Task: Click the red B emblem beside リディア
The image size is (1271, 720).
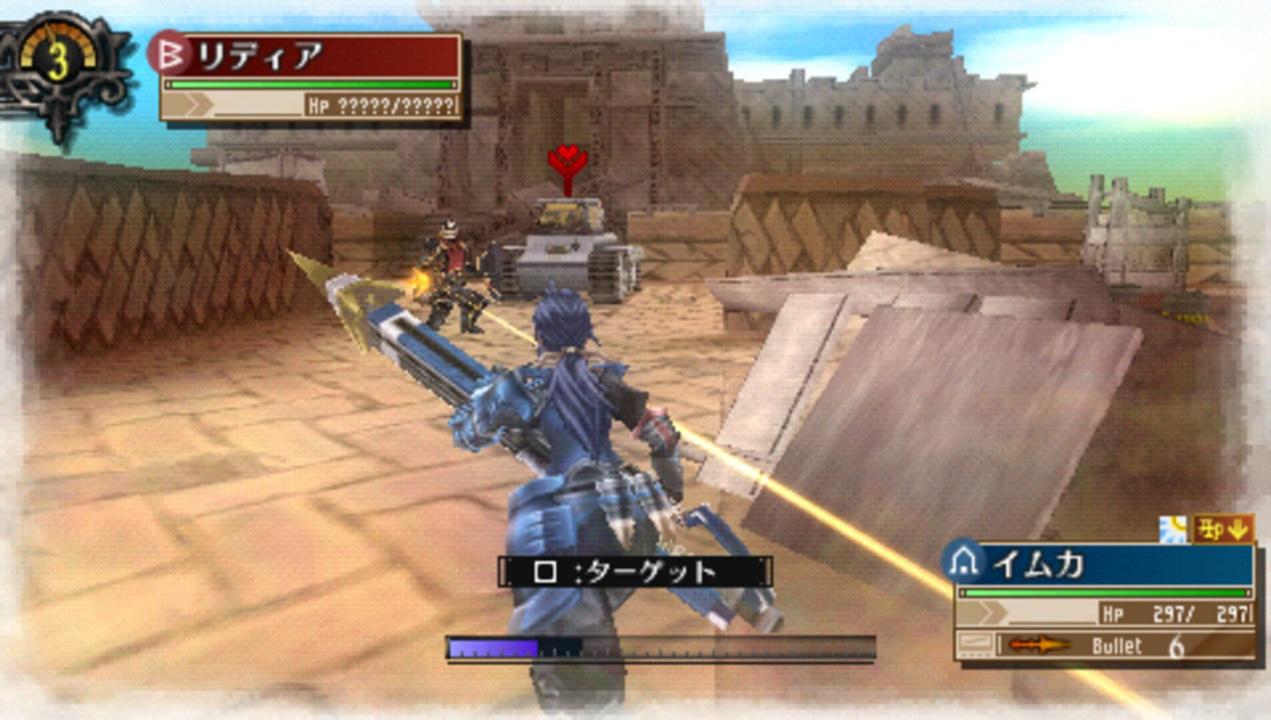Action: (x=170, y=53)
